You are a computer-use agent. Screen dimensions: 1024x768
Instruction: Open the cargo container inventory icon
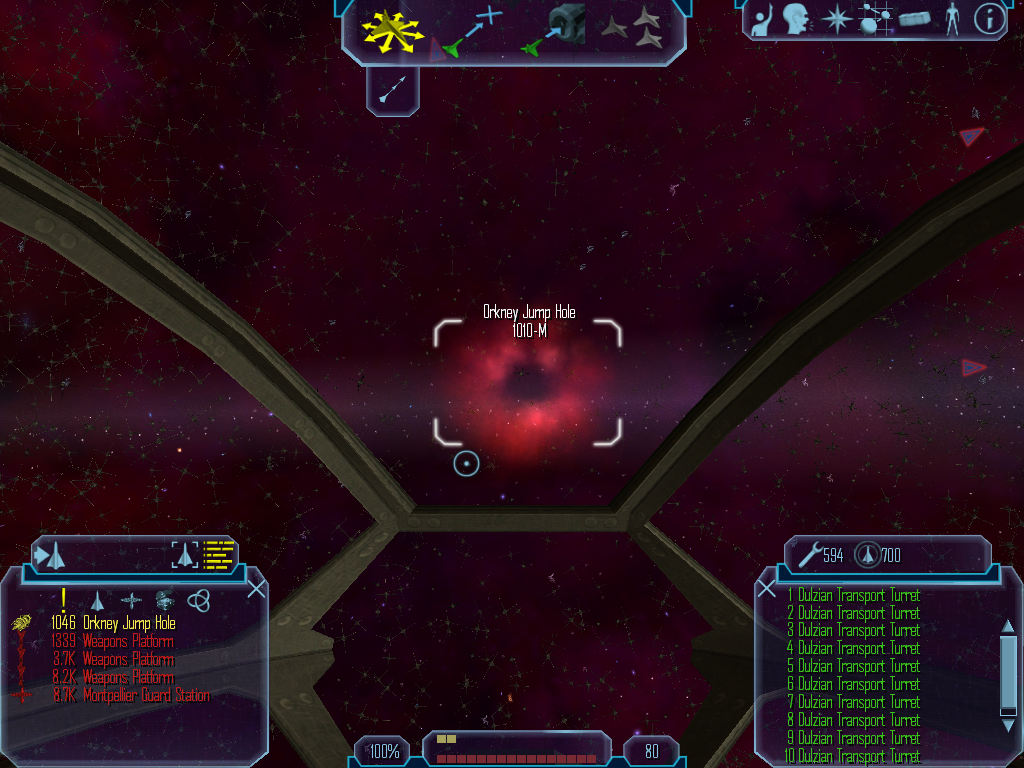(x=914, y=19)
